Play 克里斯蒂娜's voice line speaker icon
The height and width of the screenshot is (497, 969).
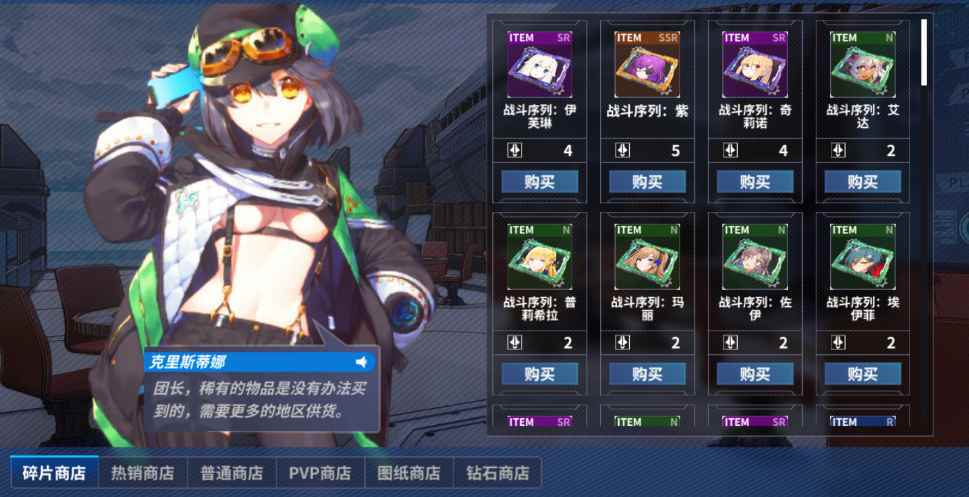(x=361, y=361)
